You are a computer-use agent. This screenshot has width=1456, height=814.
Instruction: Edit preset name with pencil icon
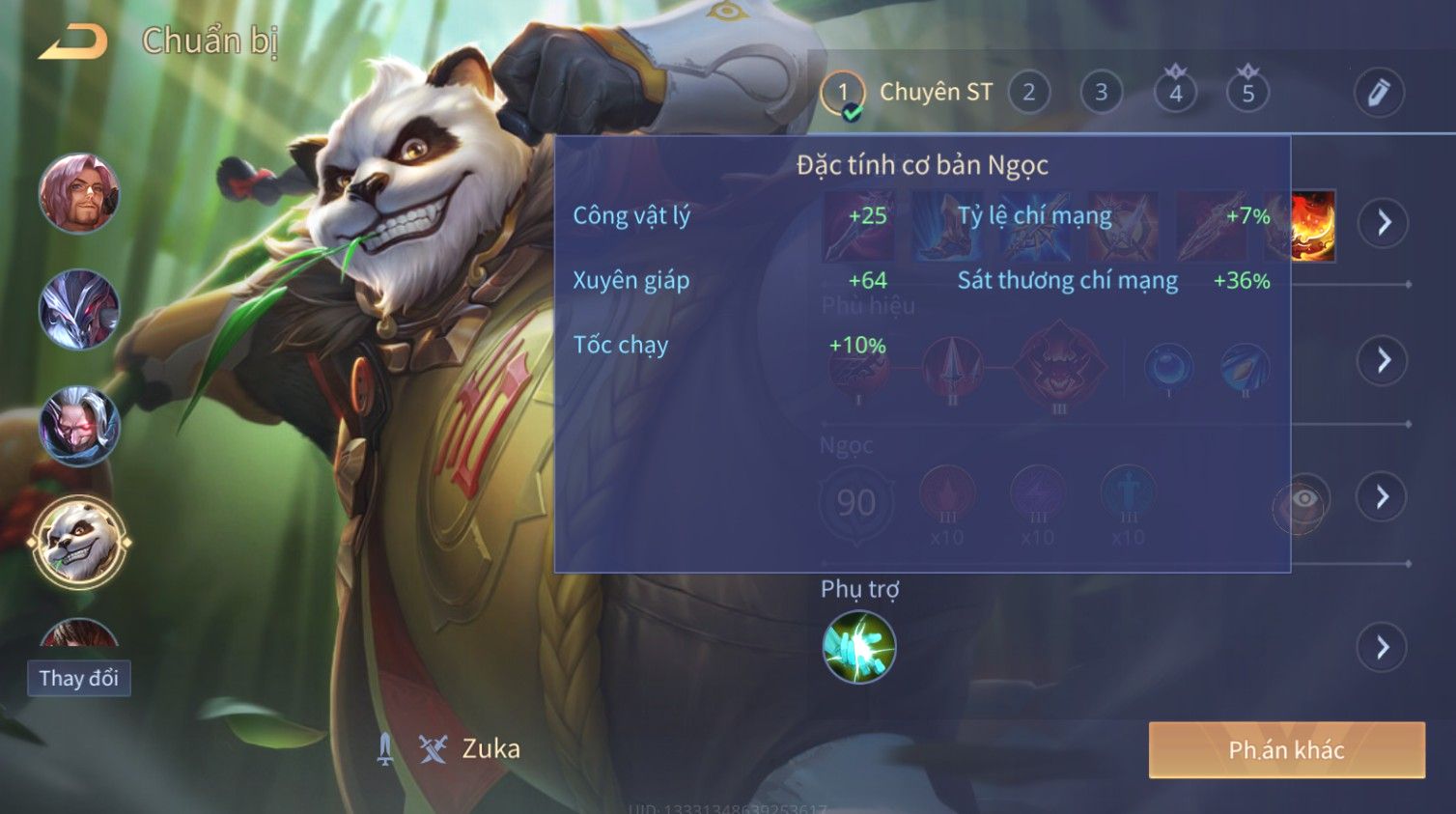1378,93
